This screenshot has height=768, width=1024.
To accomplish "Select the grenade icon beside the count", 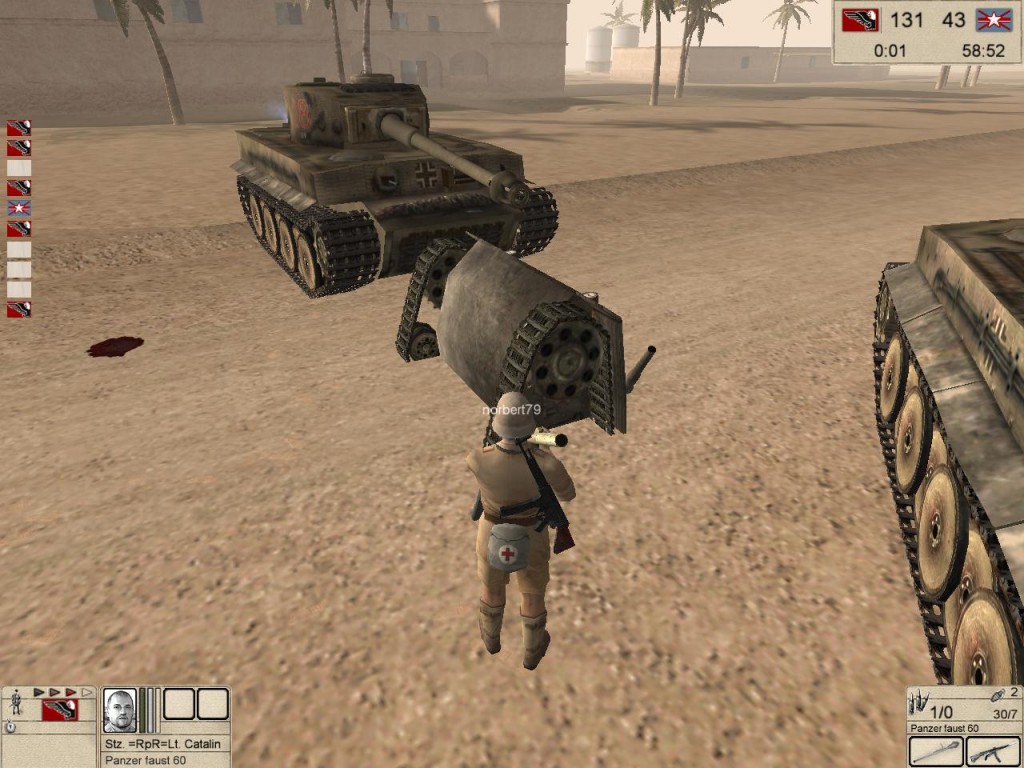I will tap(998, 696).
